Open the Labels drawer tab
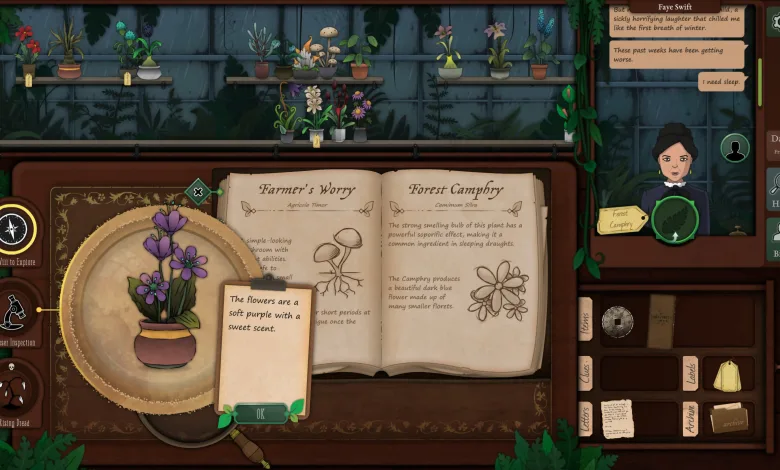 [690, 373]
